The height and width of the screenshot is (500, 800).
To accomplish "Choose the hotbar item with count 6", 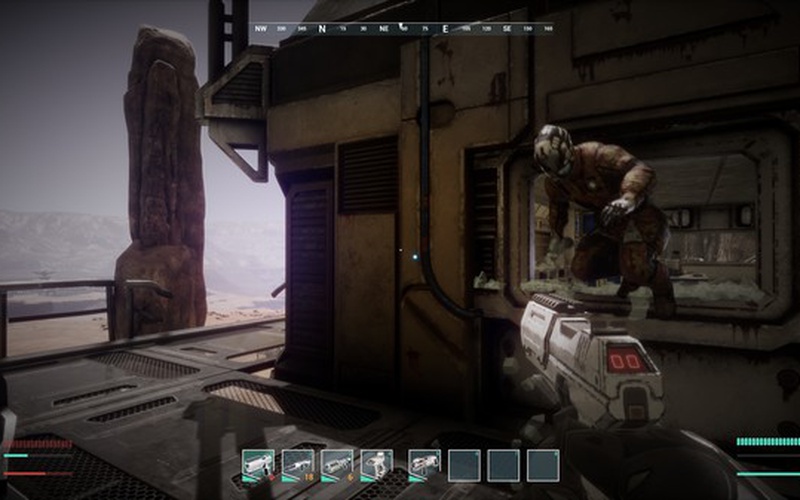I will [337, 464].
